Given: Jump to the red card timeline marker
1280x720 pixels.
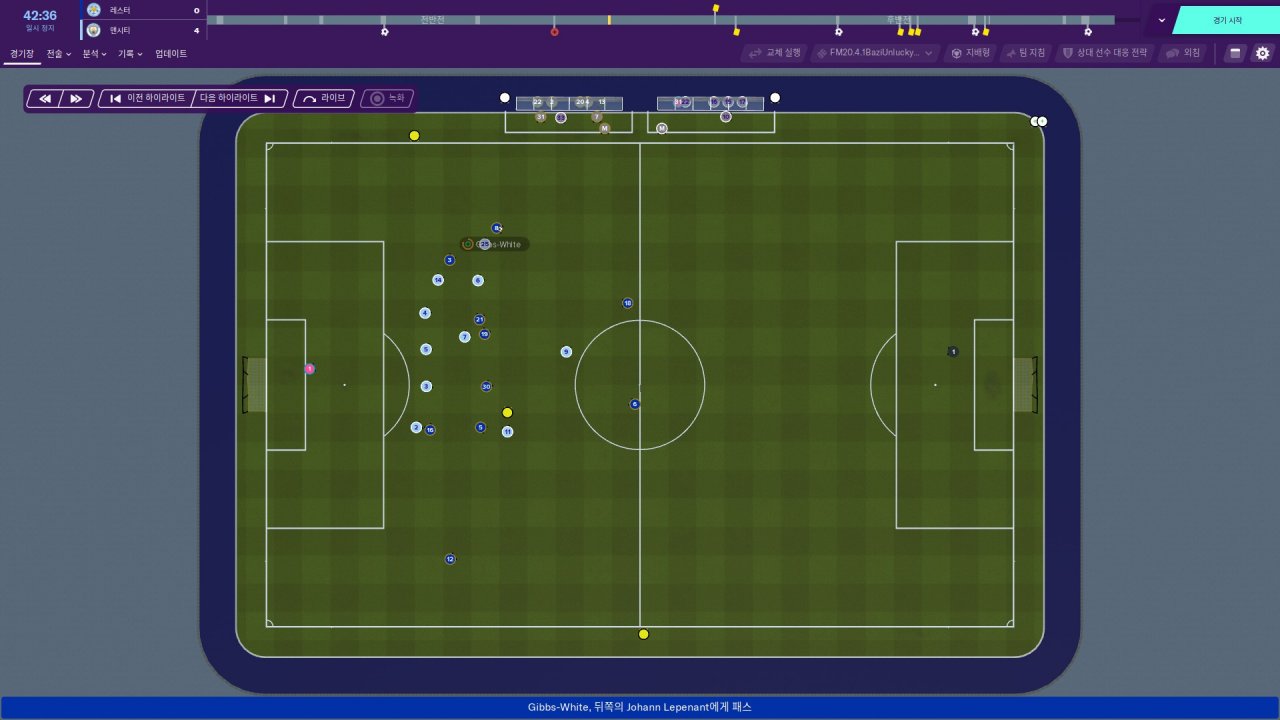Looking at the screenshot, I should point(554,32).
